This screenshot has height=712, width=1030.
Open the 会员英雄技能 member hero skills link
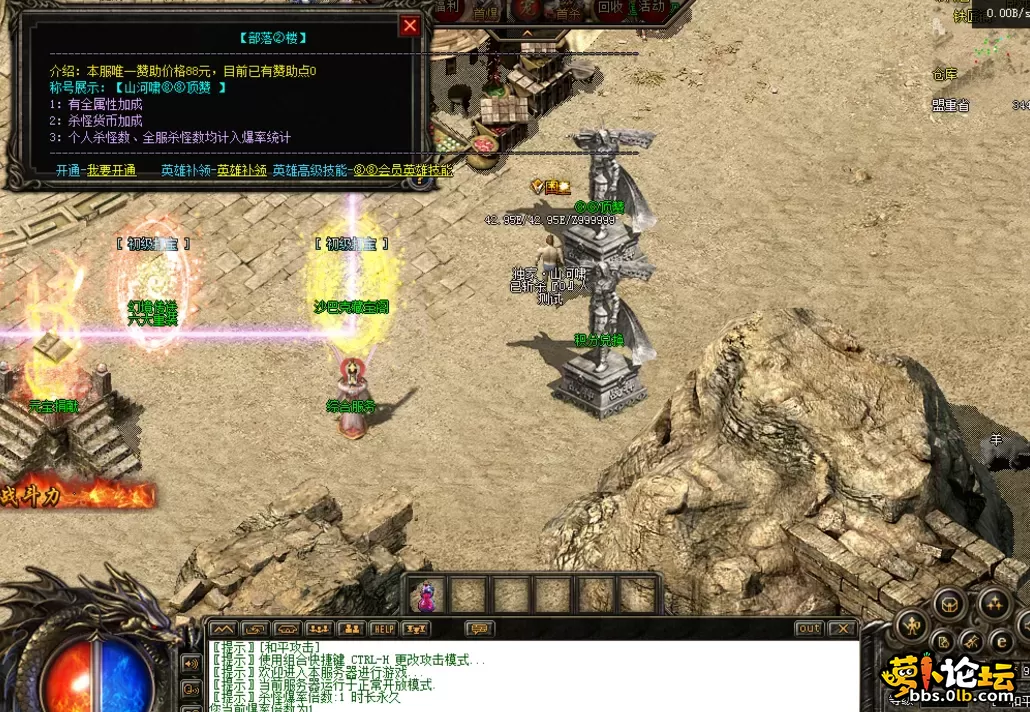coord(413,171)
